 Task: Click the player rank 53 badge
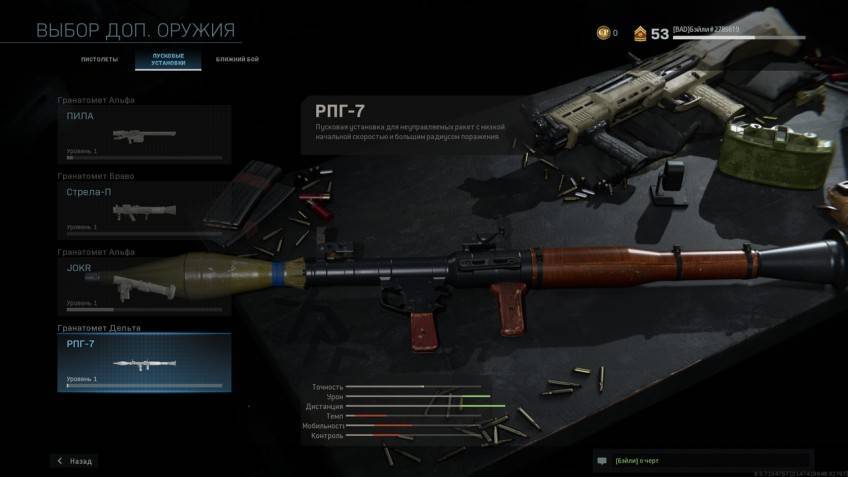[x=652, y=33]
